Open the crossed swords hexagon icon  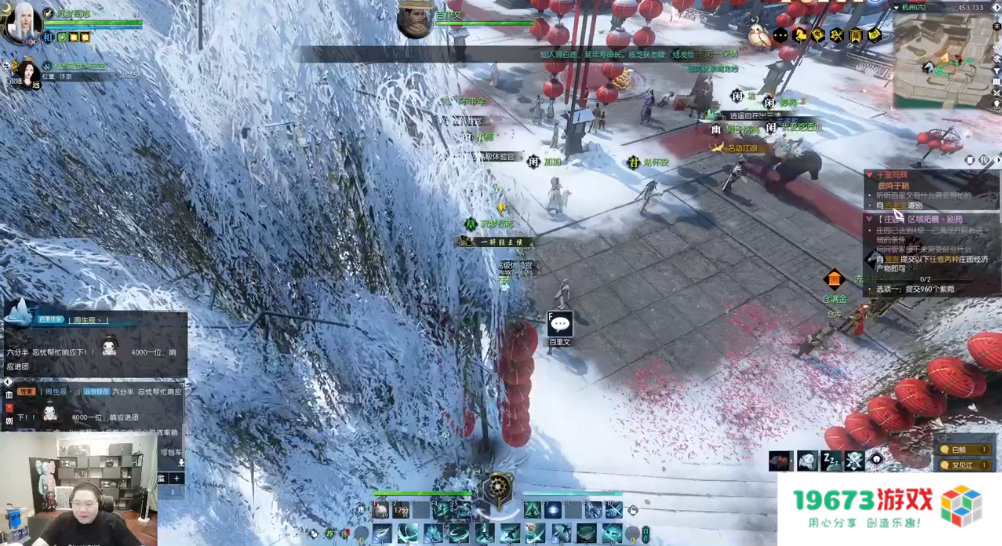pos(837,36)
